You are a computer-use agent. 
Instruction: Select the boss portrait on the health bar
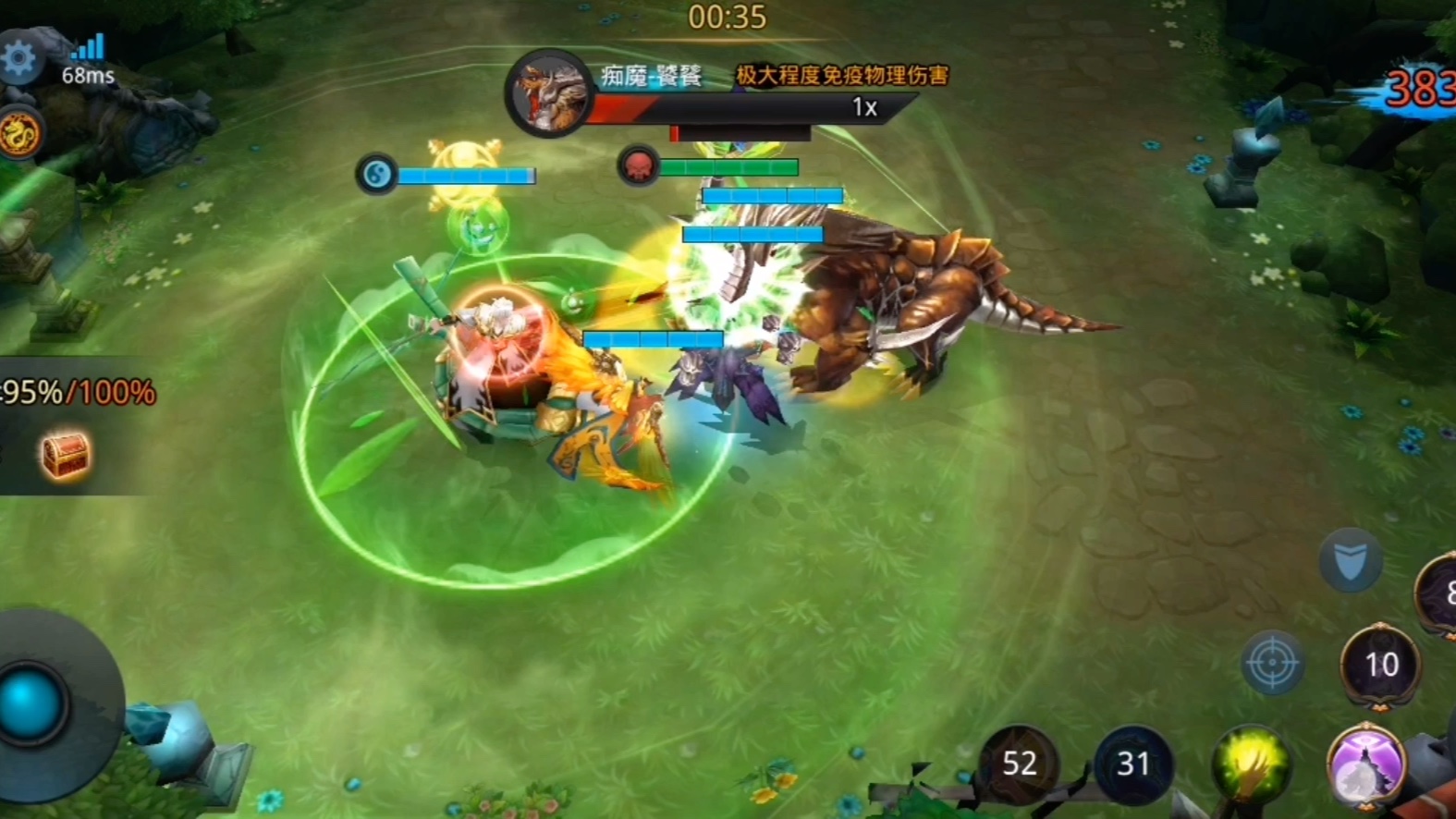click(548, 93)
